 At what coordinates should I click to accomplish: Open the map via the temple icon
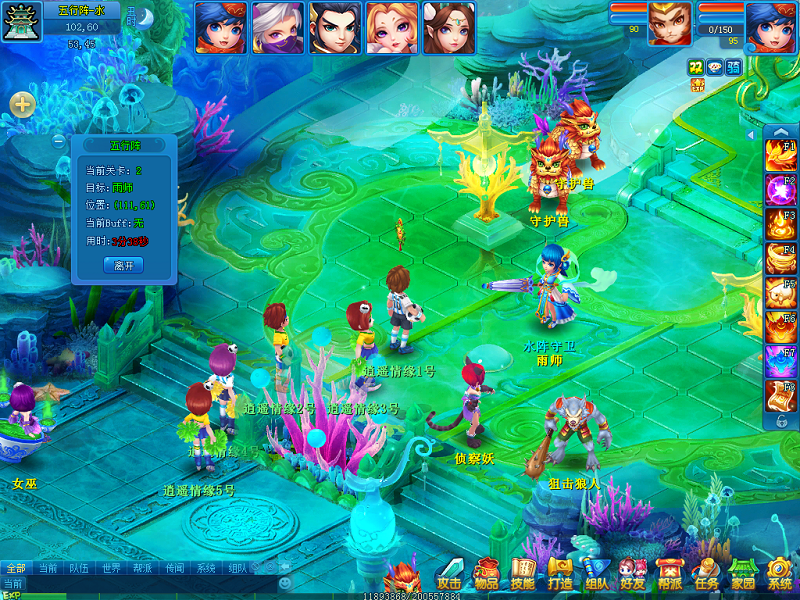[21, 25]
